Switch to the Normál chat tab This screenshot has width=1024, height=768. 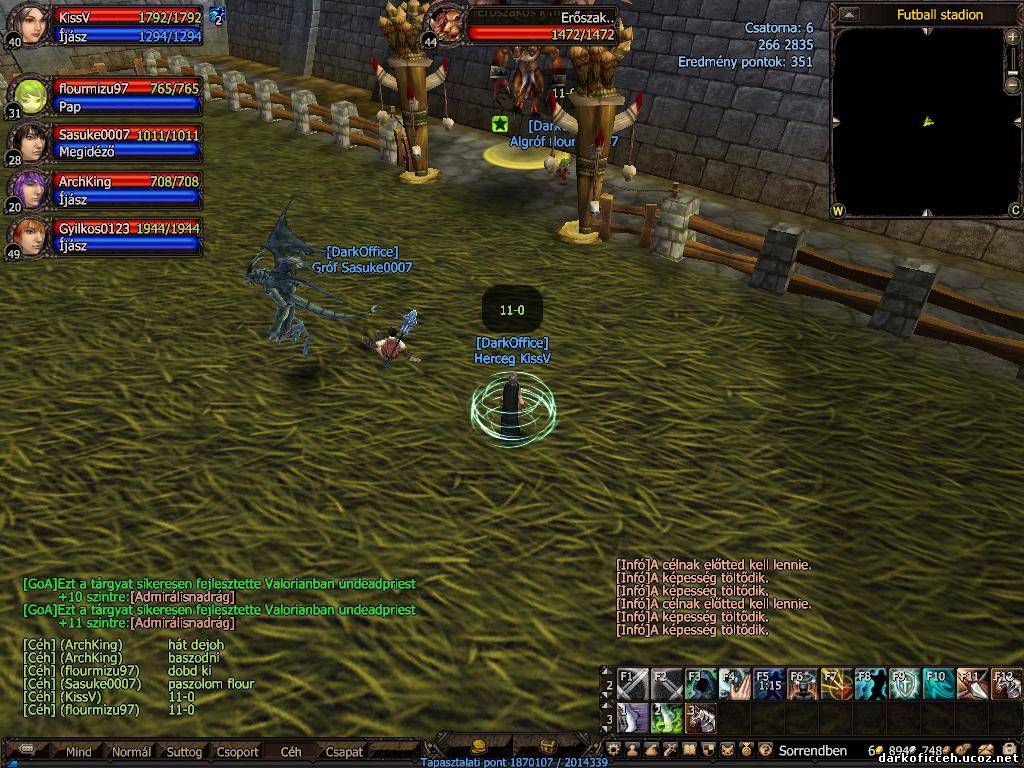tap(131, 751)
